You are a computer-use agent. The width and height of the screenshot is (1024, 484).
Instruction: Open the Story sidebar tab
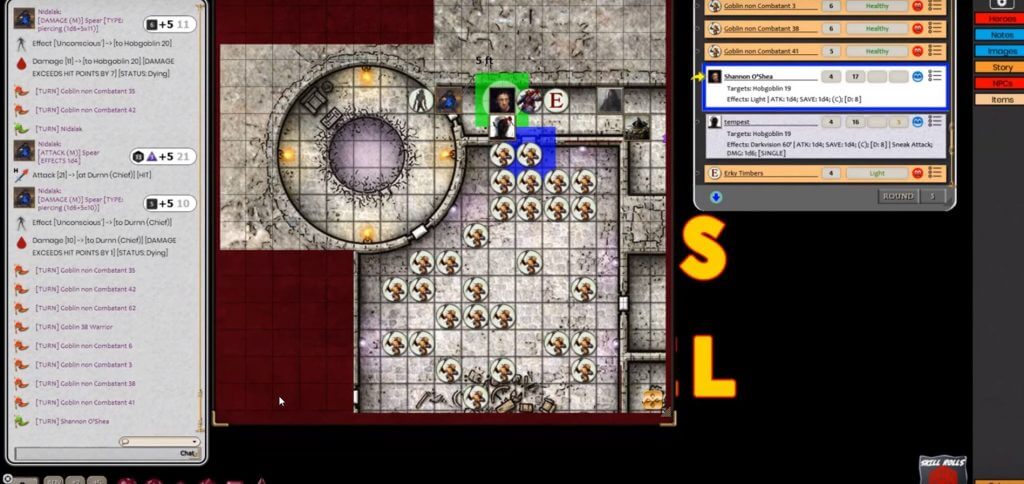tap(1002, 67)
